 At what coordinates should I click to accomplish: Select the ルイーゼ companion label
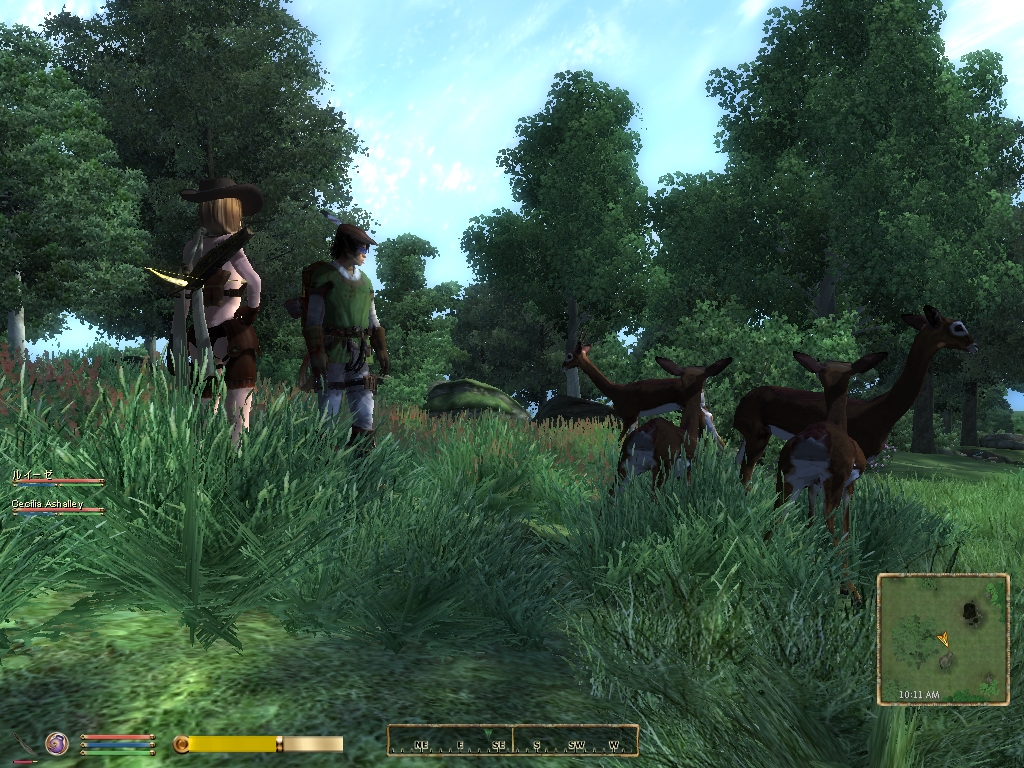(31, 474)
